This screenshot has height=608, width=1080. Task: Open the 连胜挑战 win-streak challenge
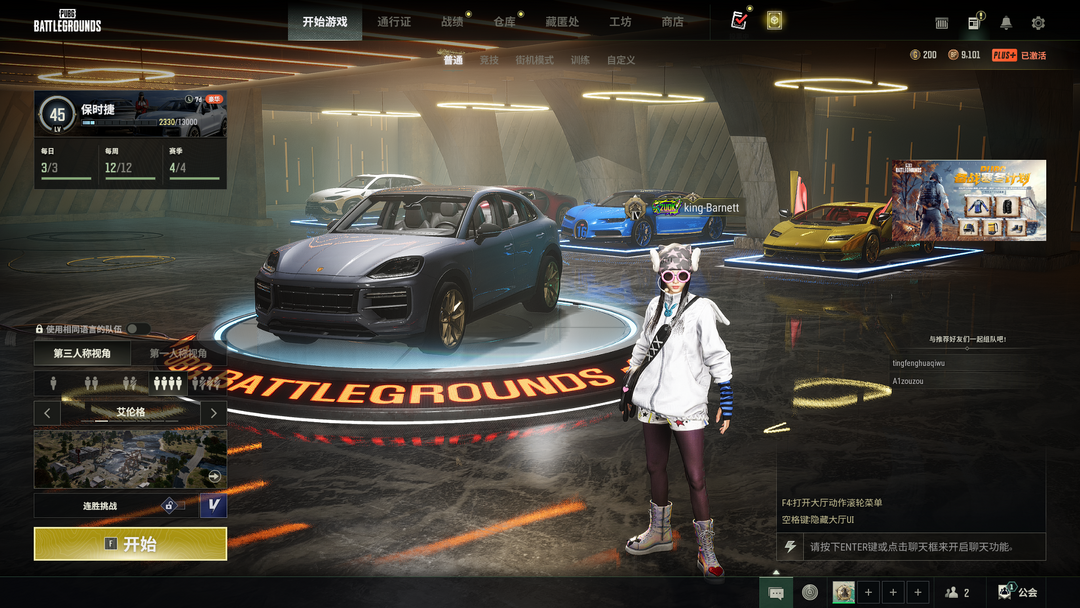(x=100, y=506)
